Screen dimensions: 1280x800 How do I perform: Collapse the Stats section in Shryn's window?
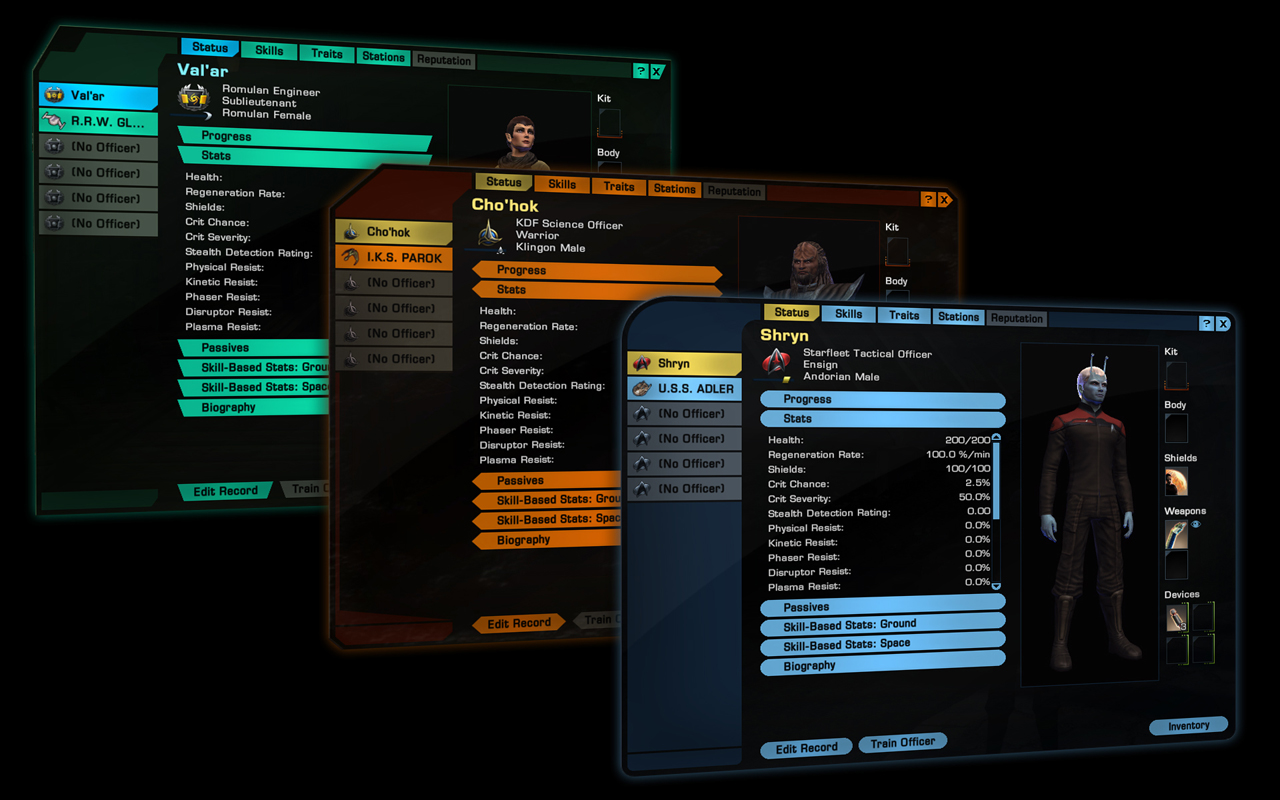(882, 418)
